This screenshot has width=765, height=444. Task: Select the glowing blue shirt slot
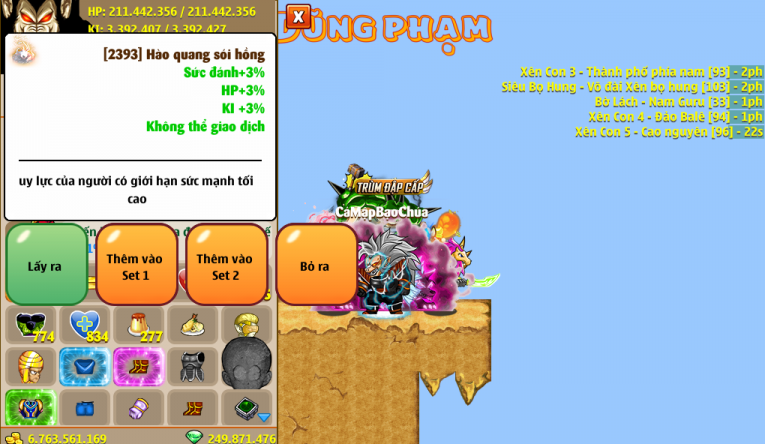85,367
